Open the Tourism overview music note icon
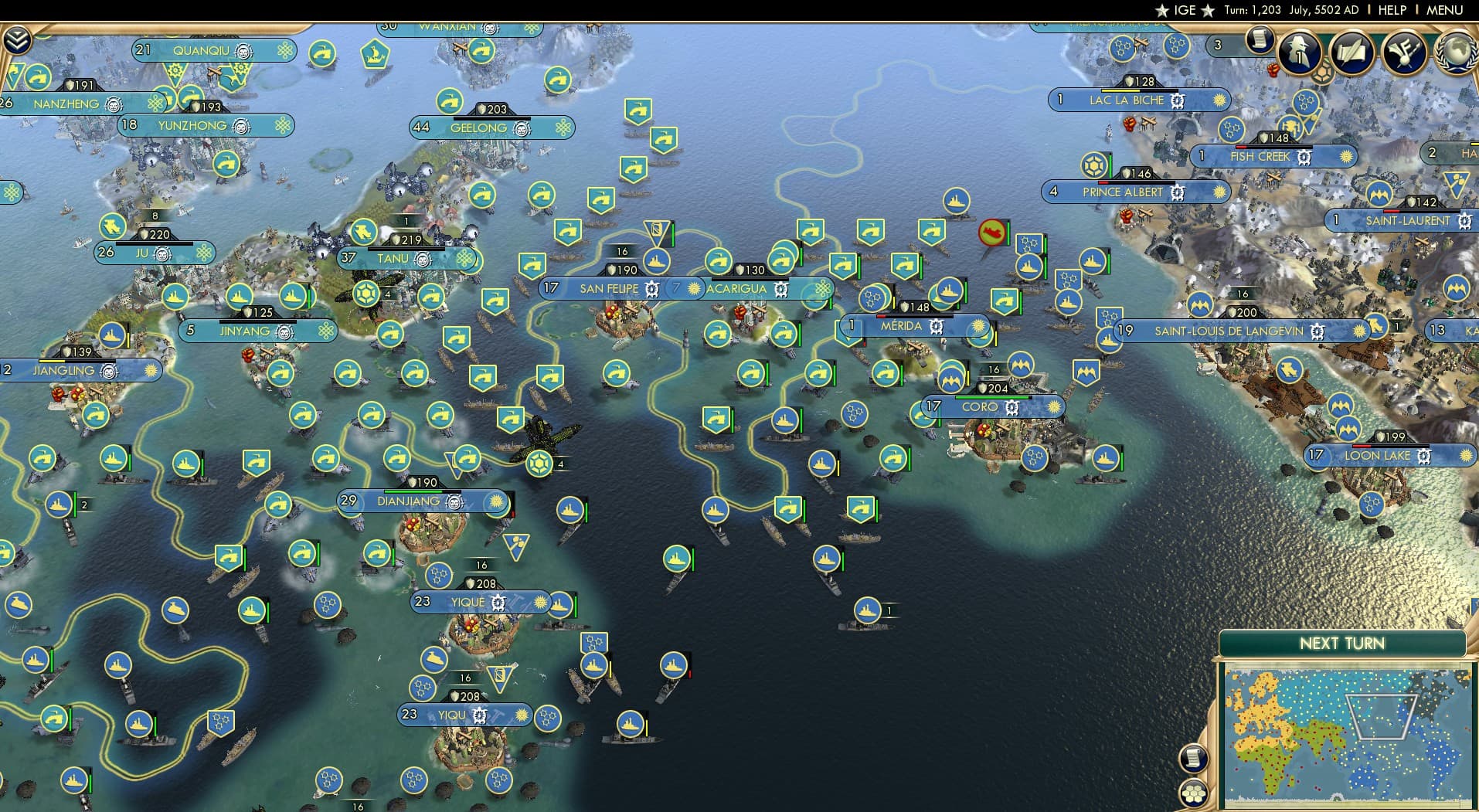Screen dimensions: 1479x812 pyautogui.click(x=1404, y=53)
